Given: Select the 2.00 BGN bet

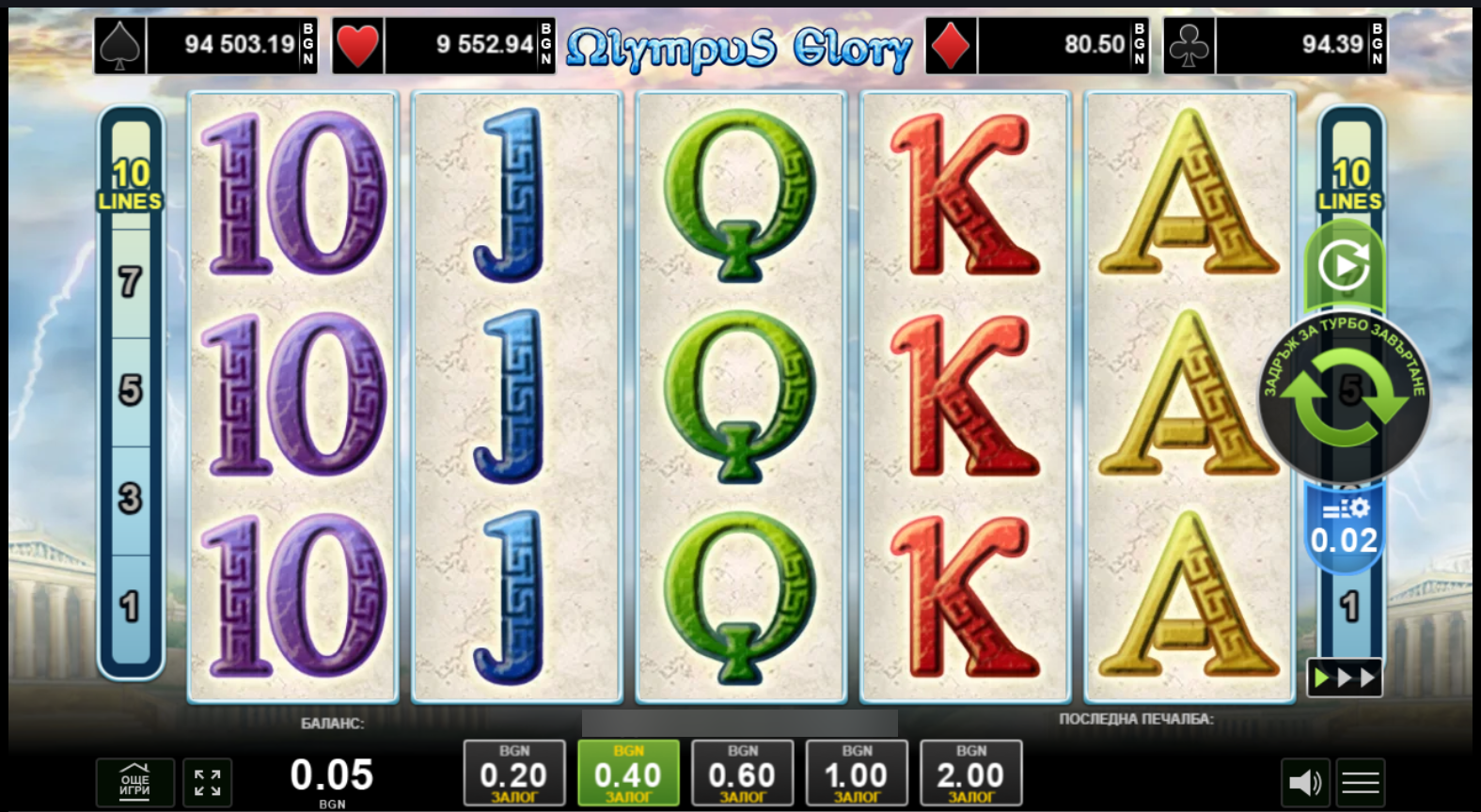Looking at the screenshot, I should click(970, 773).
